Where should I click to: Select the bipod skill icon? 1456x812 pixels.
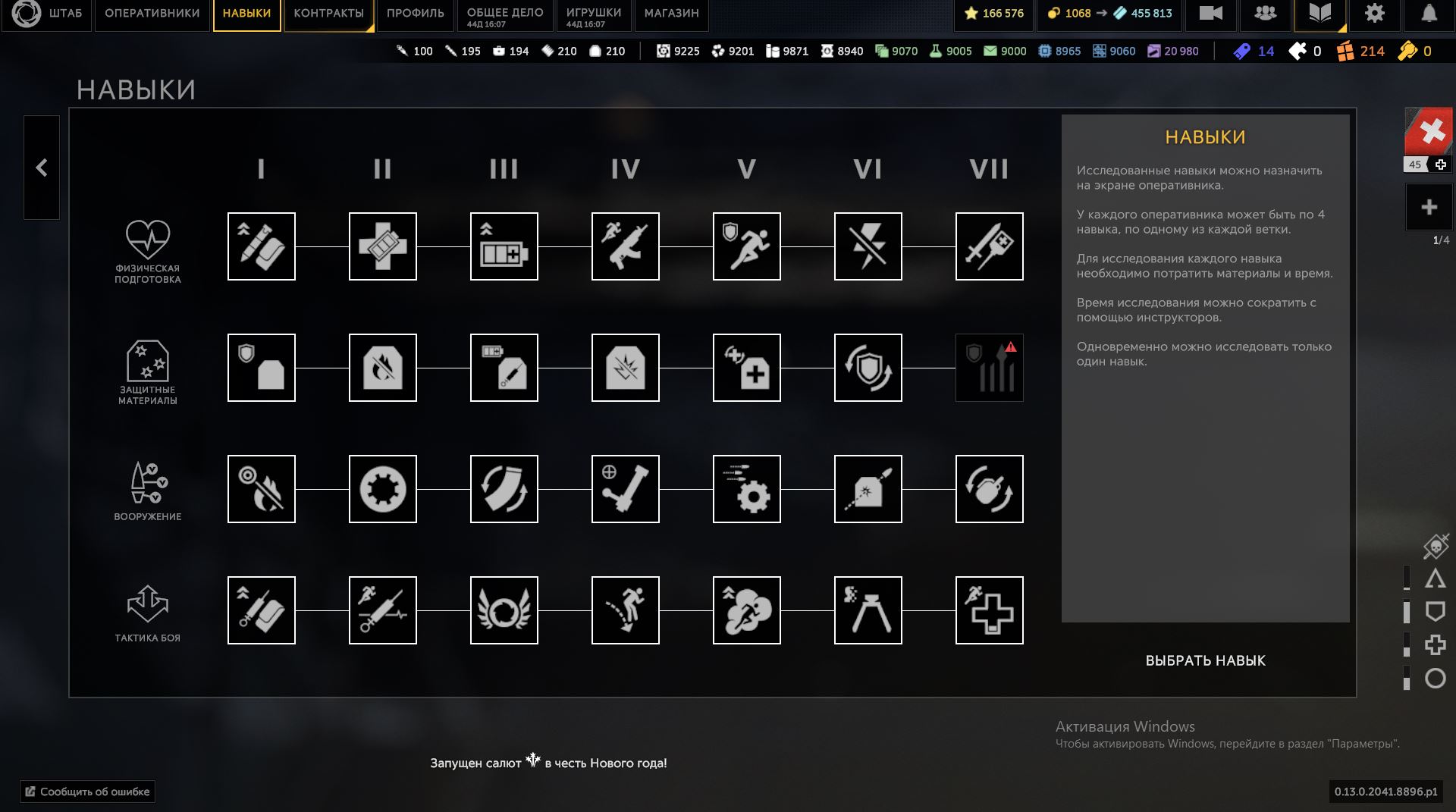point(868,610)
